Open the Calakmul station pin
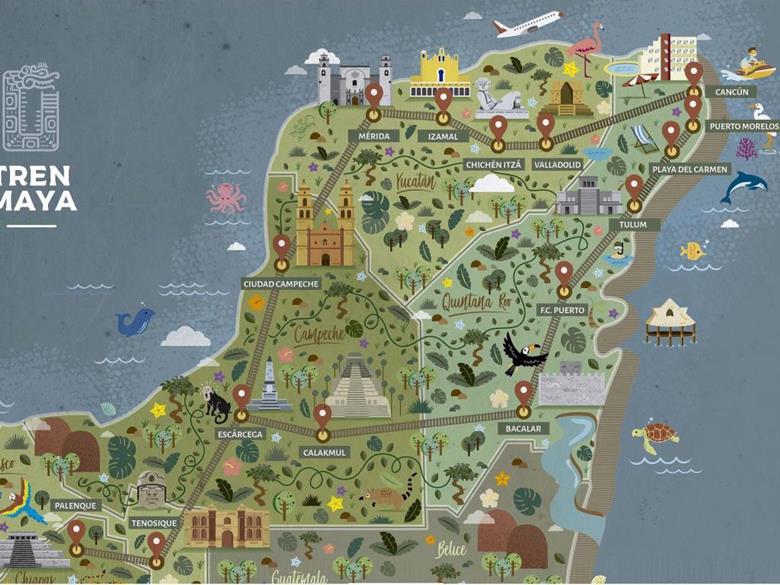 tap(322, 417)
